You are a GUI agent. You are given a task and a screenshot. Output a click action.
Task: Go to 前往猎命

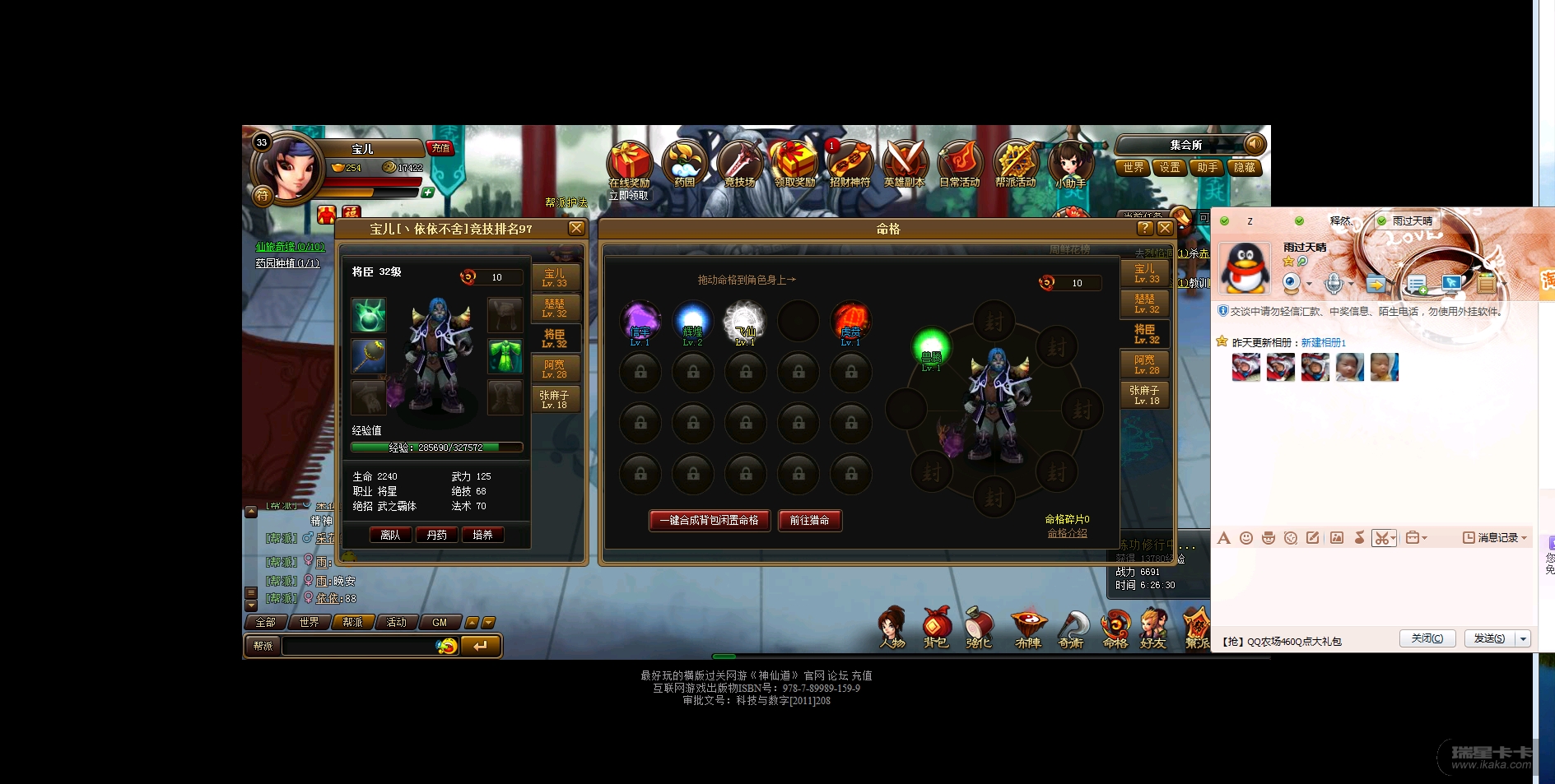tap(809, 520)
